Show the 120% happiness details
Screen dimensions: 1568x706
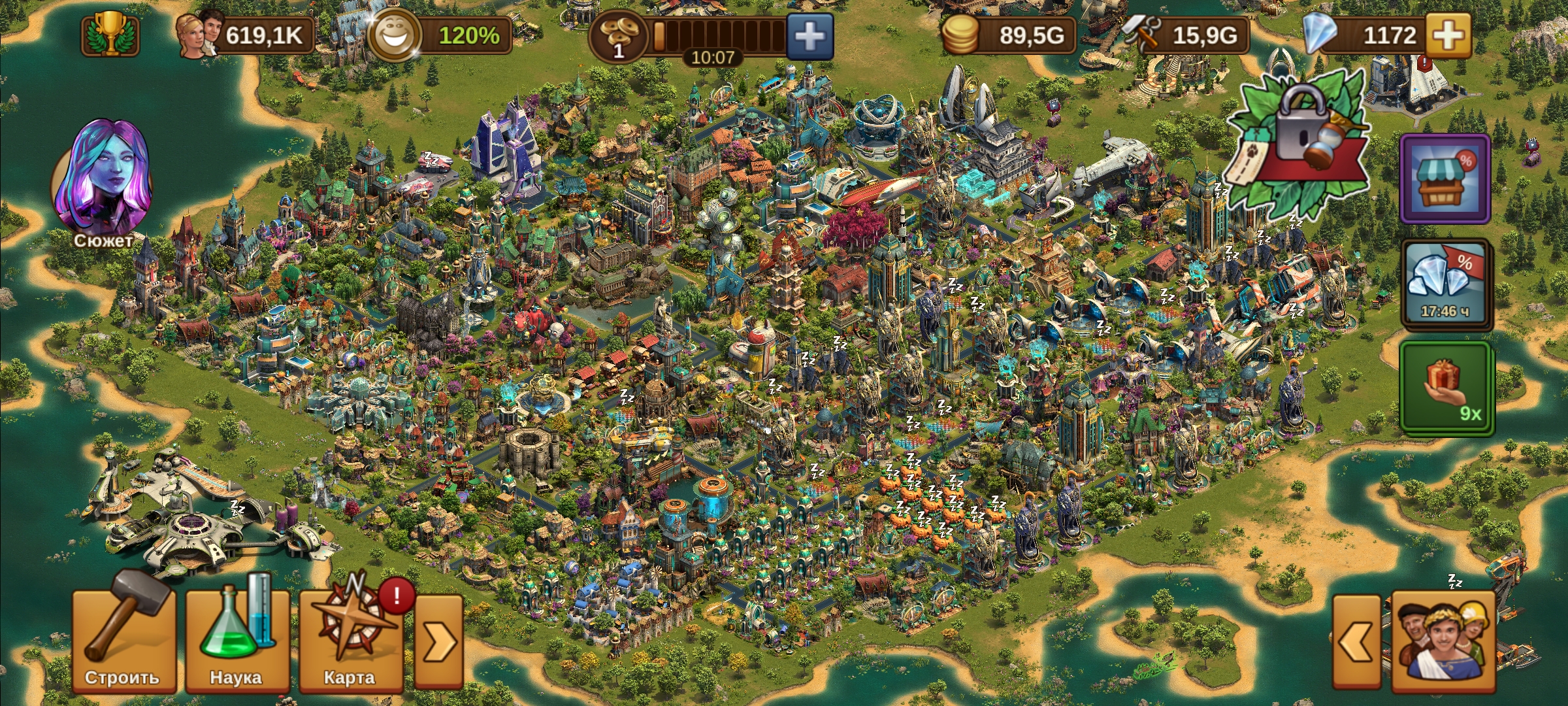pos(440,35)
